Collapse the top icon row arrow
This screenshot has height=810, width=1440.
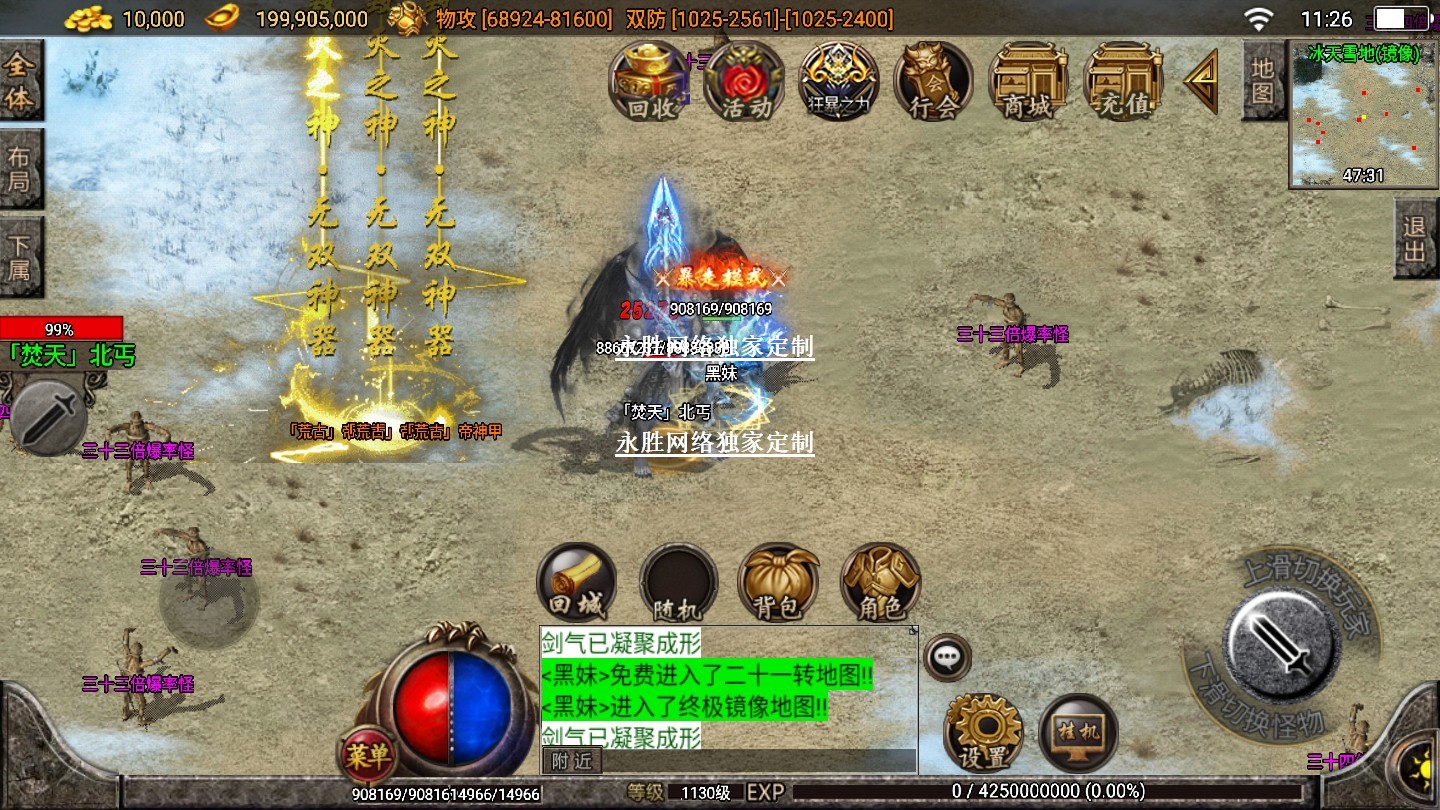click(1202, 82)
